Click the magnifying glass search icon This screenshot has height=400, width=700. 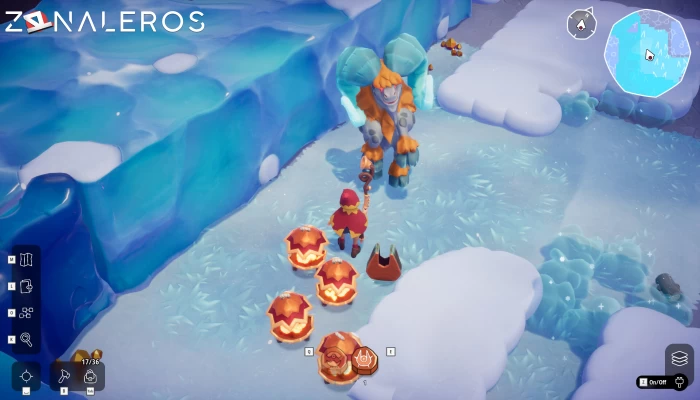coord(26,340)
